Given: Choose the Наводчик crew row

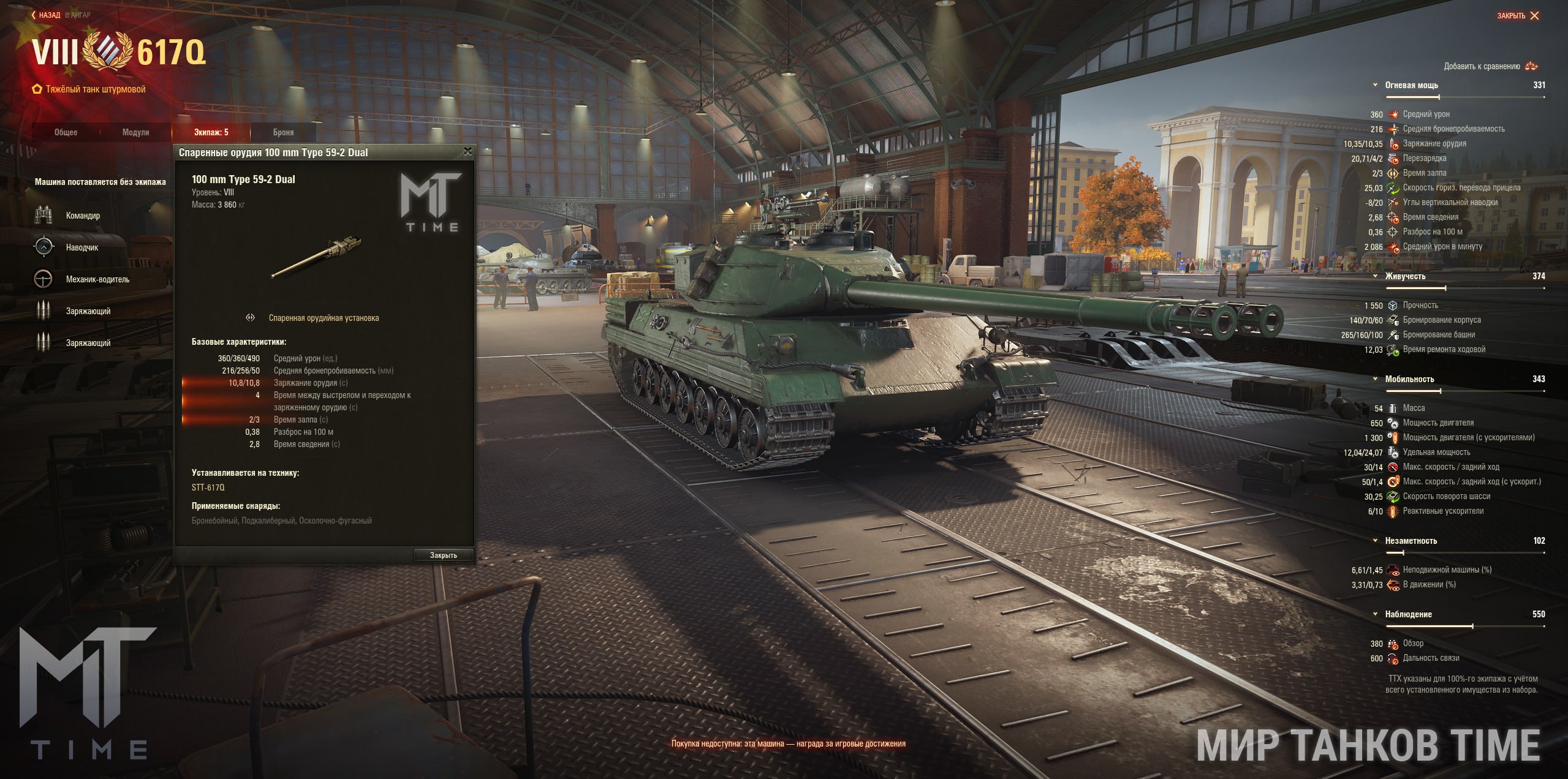Looking at the screenshot, I should pos(82,247).
